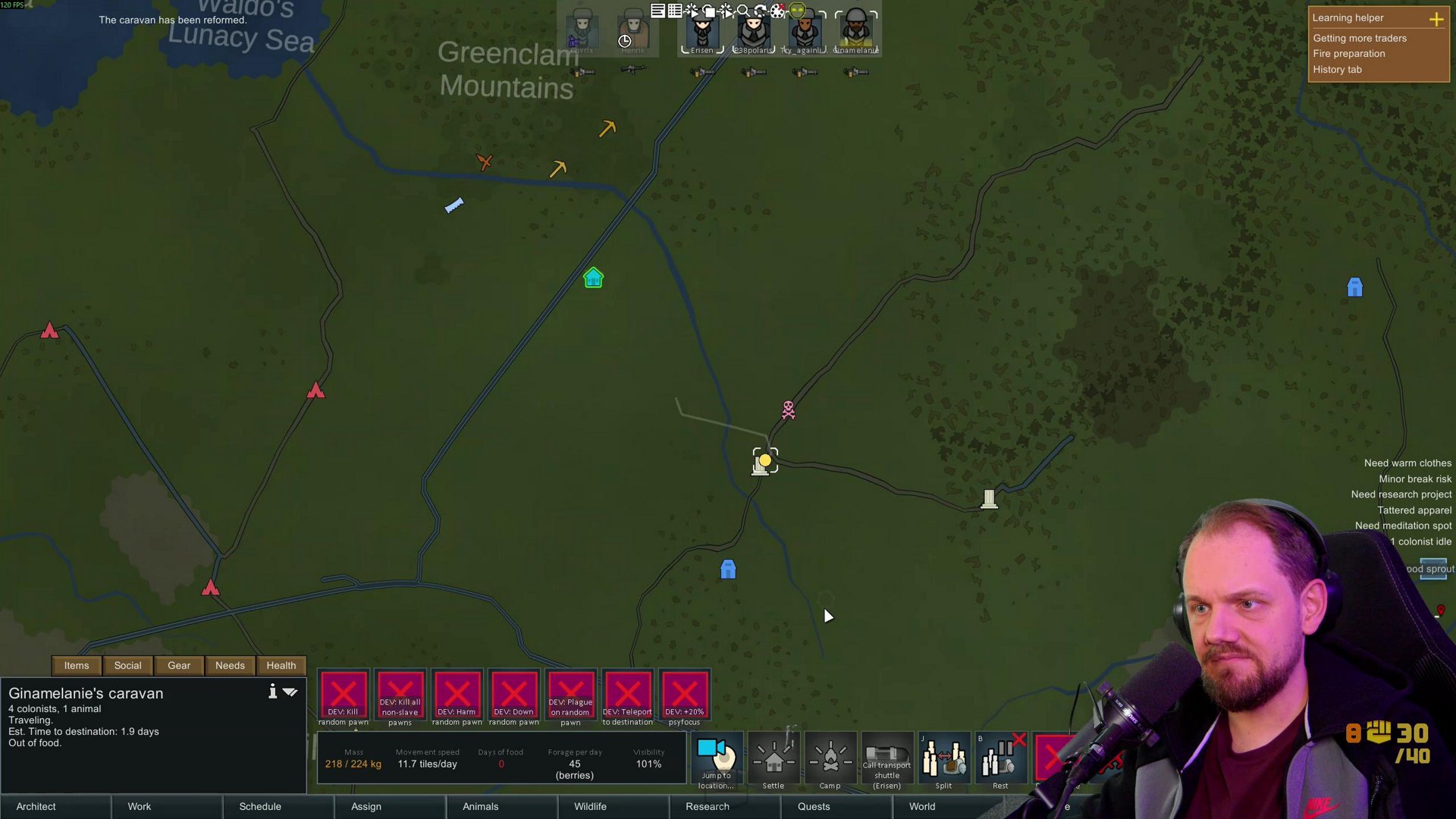Viewport: 1456px width, 819px height.
Task: Toggle the caravan Rest command
Action: click(1000, 760)
